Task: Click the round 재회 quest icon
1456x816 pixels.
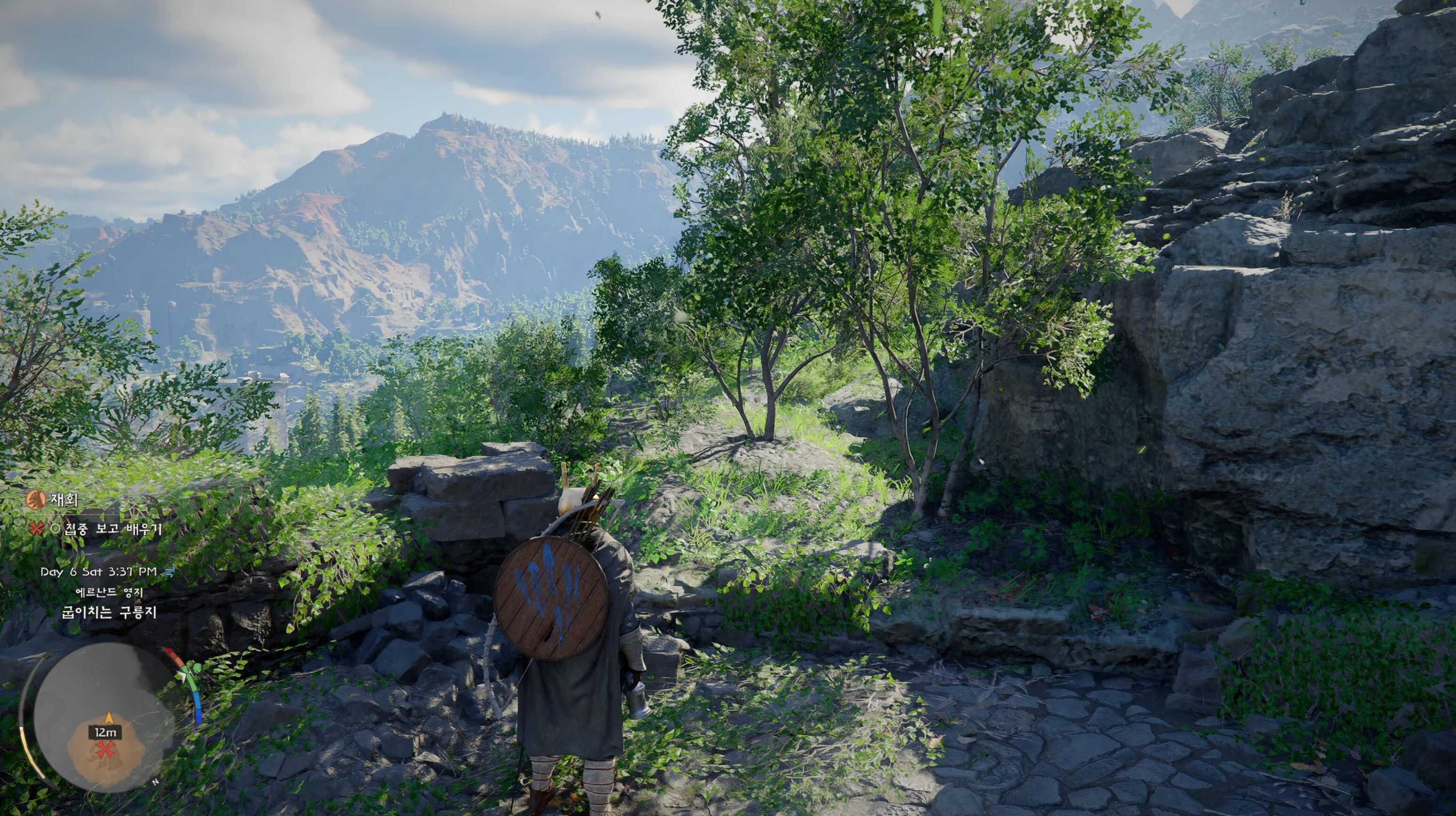Action: 35,499
